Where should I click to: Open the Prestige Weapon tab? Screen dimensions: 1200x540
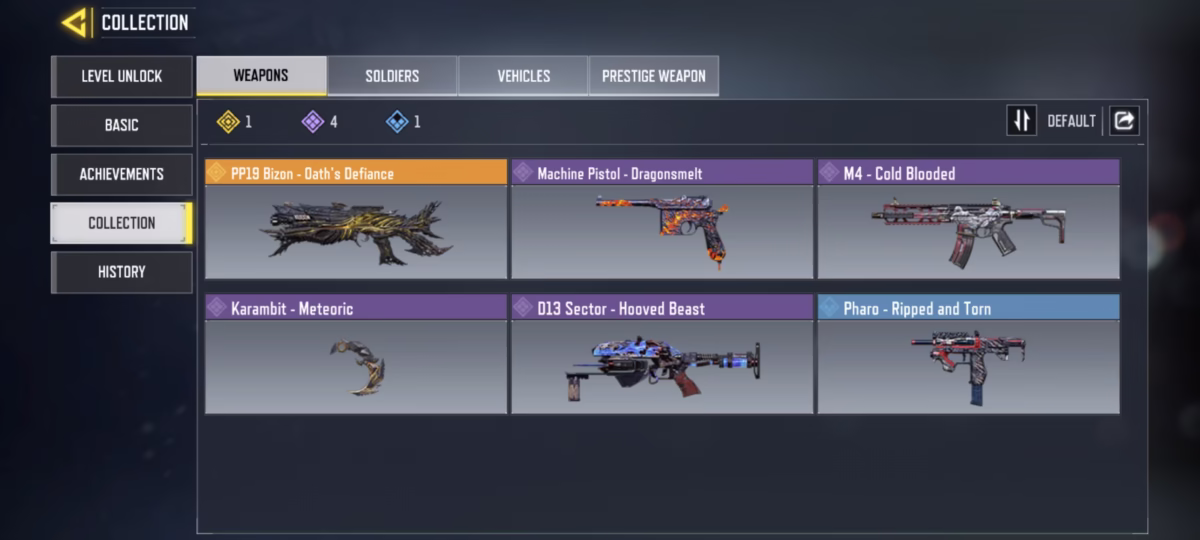coord(654,76)
